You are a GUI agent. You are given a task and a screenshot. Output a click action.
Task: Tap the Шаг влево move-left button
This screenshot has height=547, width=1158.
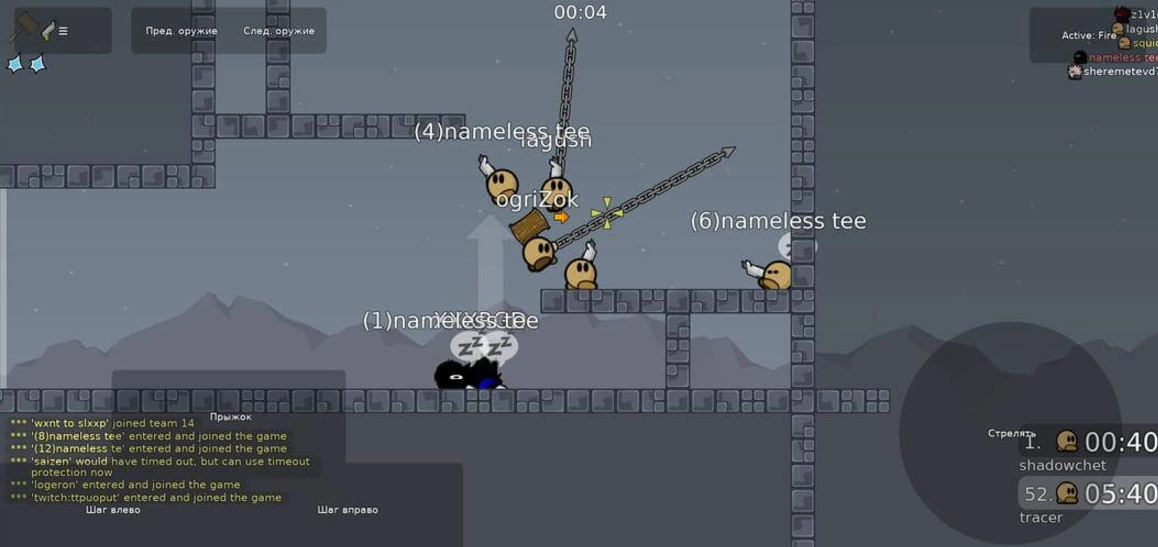pos(113,509)
